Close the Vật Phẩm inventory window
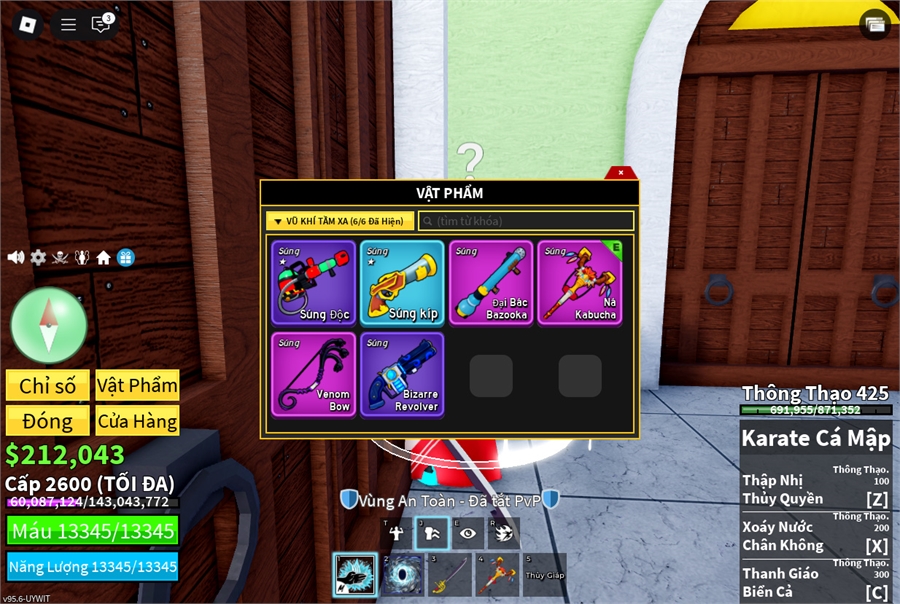 click(621, 173)
